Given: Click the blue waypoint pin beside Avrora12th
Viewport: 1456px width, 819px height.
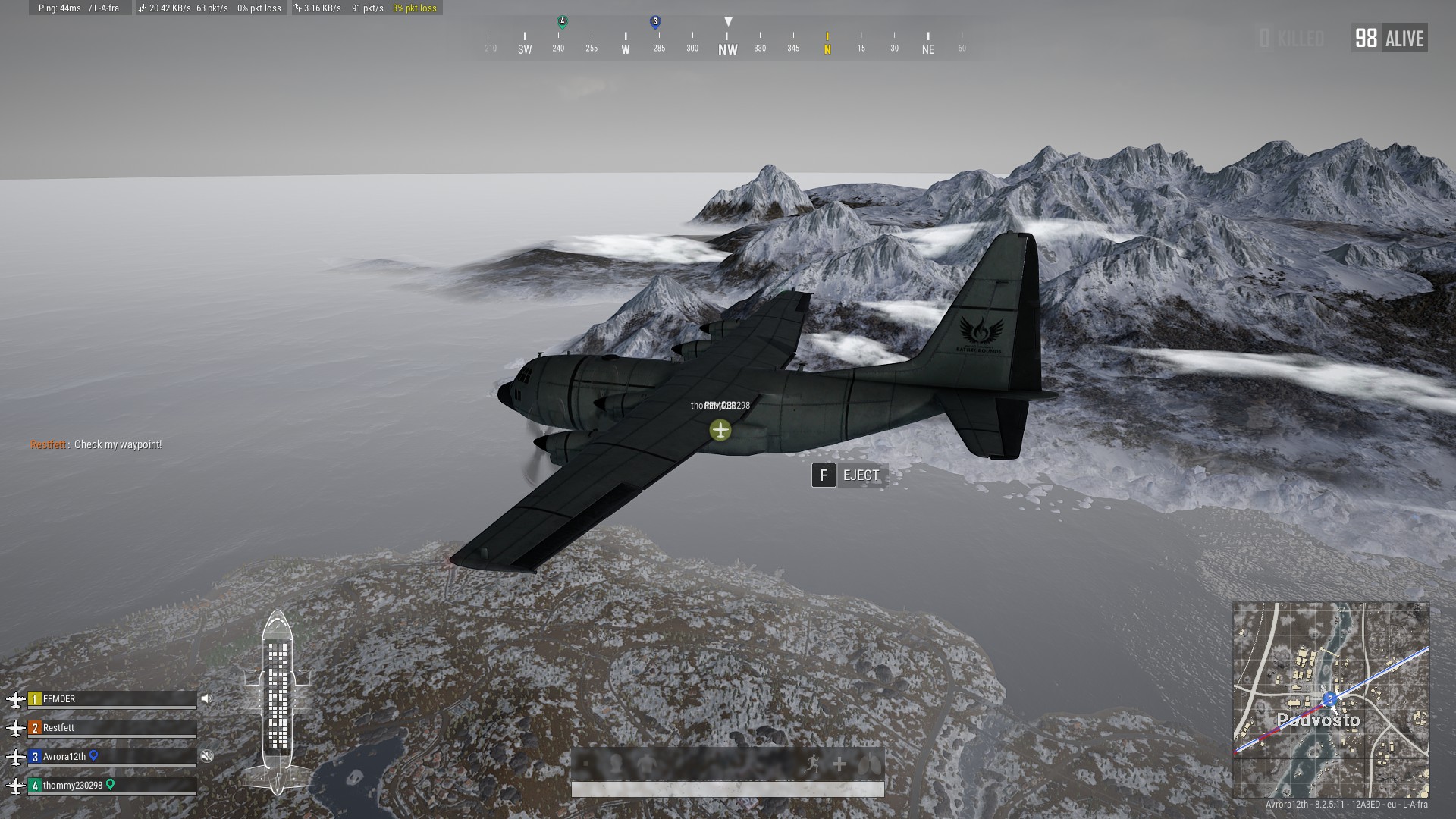Looking at the screenshot, I should pyautogui.click(x=94, y=755).
